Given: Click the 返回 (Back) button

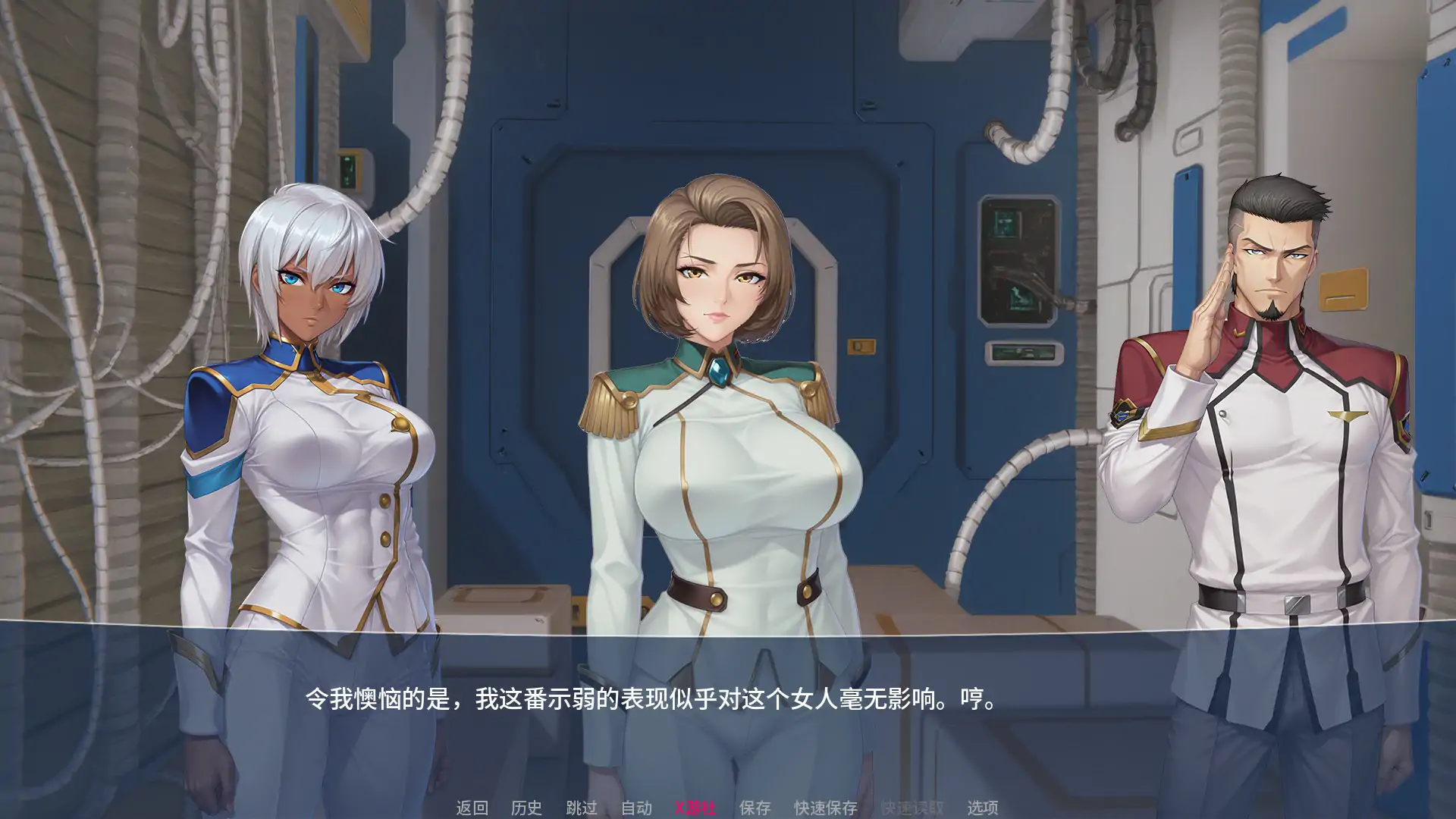Looking at the screenshot, I should point(472,808).
